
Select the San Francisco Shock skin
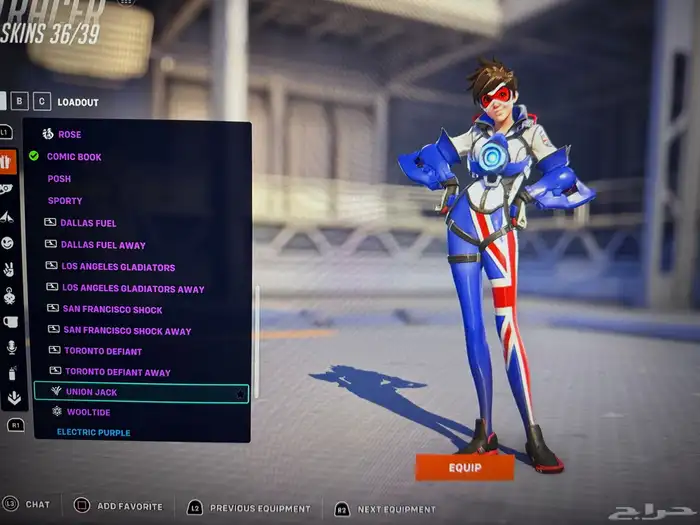click(112, 310)
